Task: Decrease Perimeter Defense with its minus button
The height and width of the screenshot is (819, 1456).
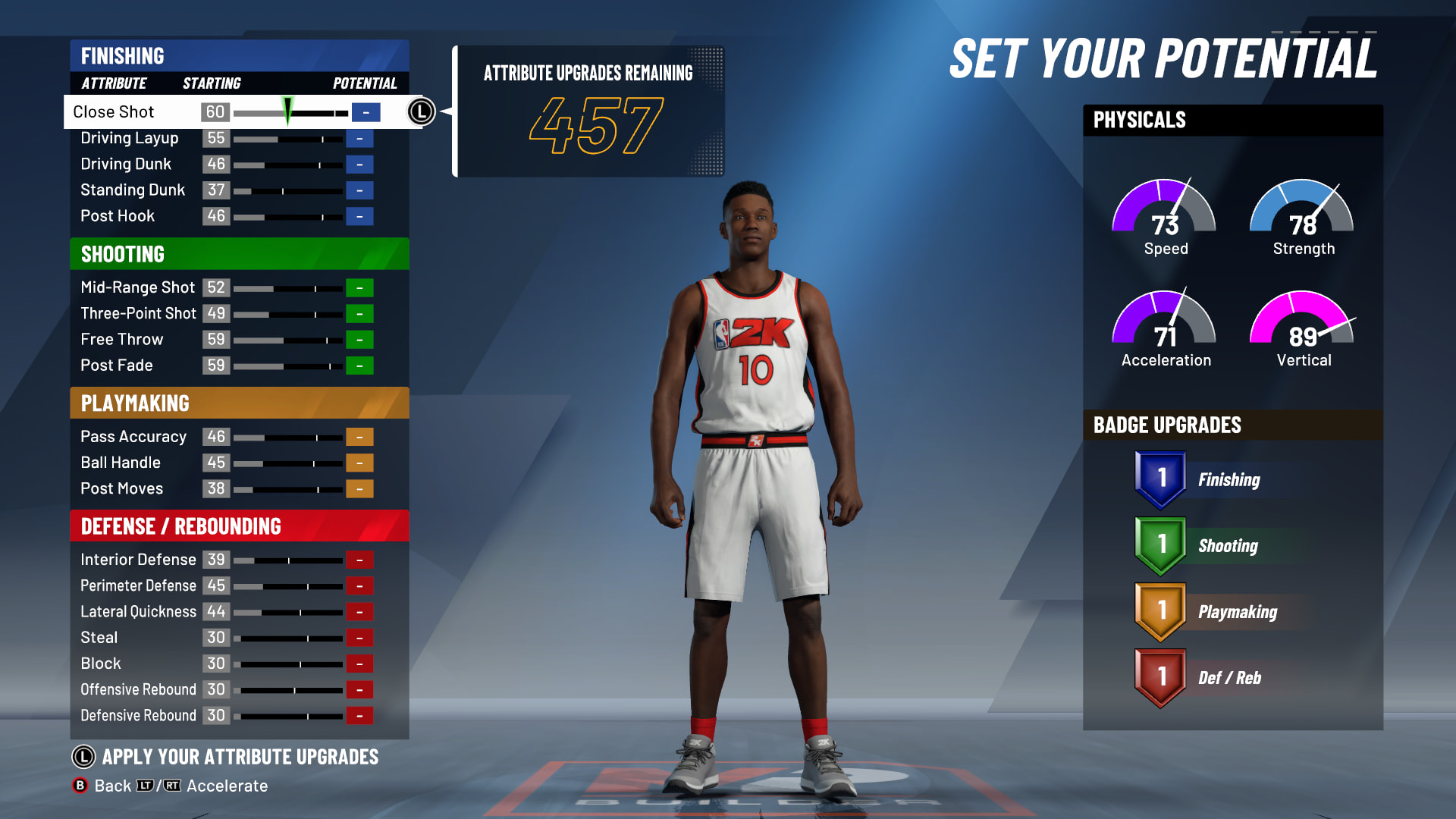Action: click(x=359, y=586)
